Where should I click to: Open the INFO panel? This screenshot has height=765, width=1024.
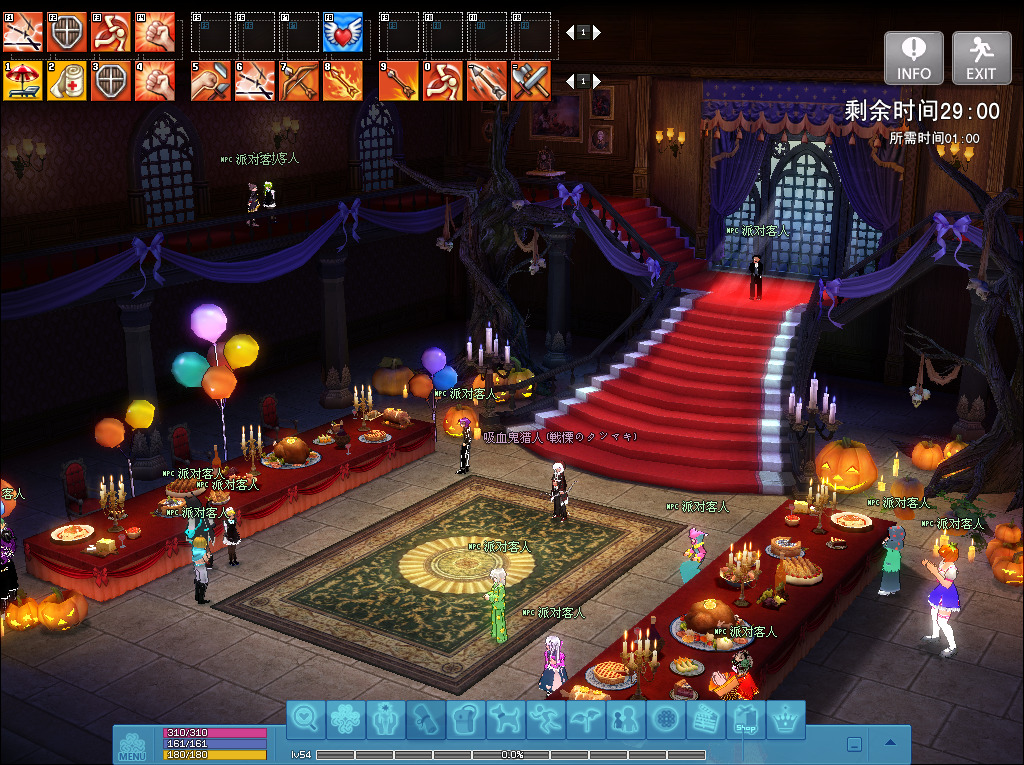(x=913, y=57)
